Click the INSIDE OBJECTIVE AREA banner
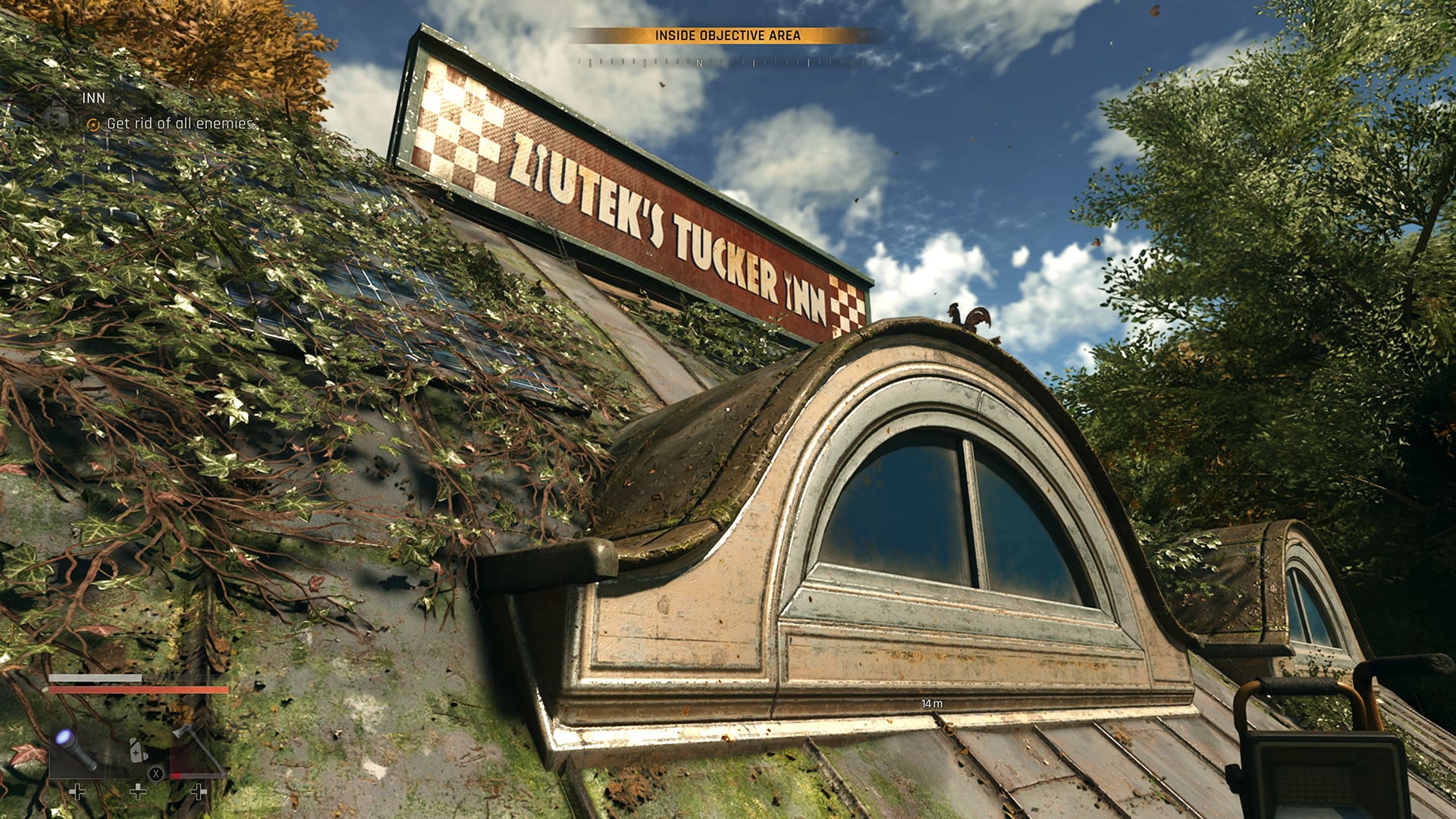 point(728,33)
